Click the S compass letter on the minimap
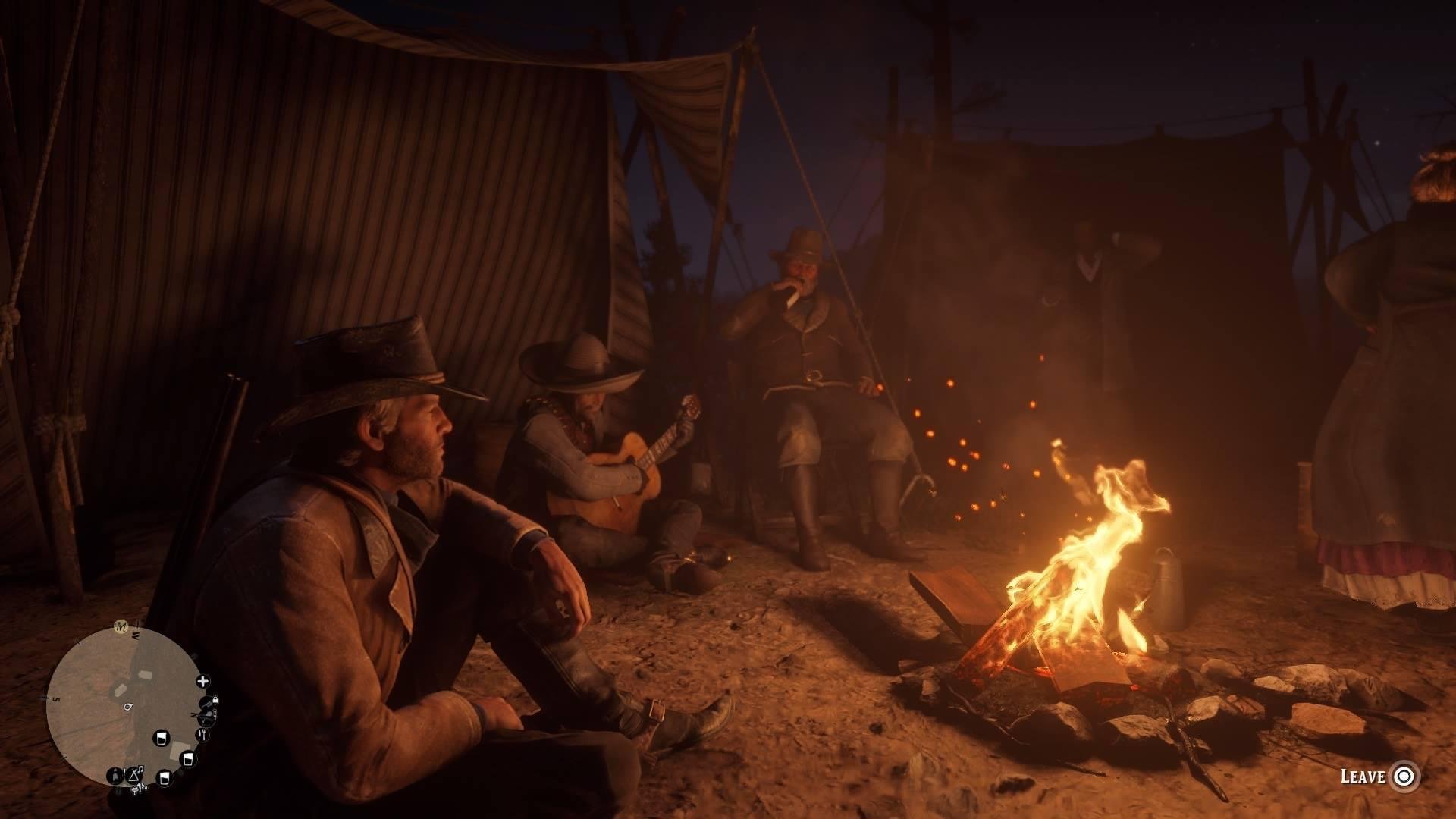Image resolution: width=1456 pixels, height=819 pixels. (56, 699)
